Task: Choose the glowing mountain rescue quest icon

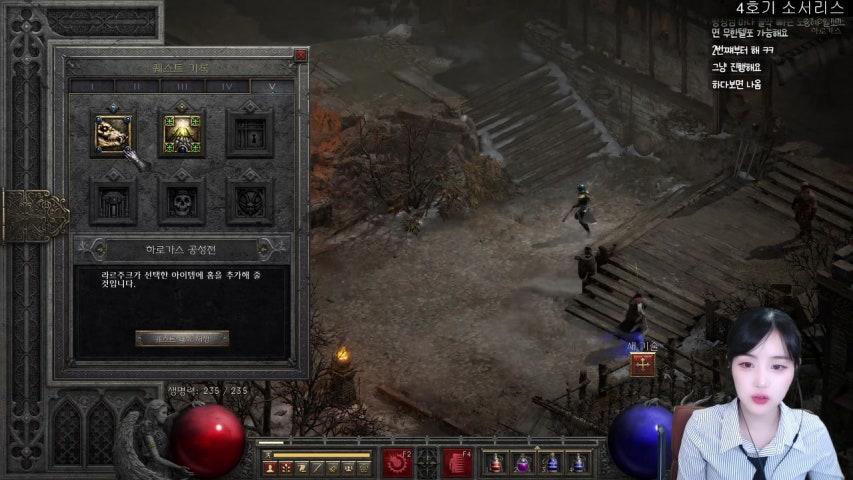Action: click(x=182, y=134)
